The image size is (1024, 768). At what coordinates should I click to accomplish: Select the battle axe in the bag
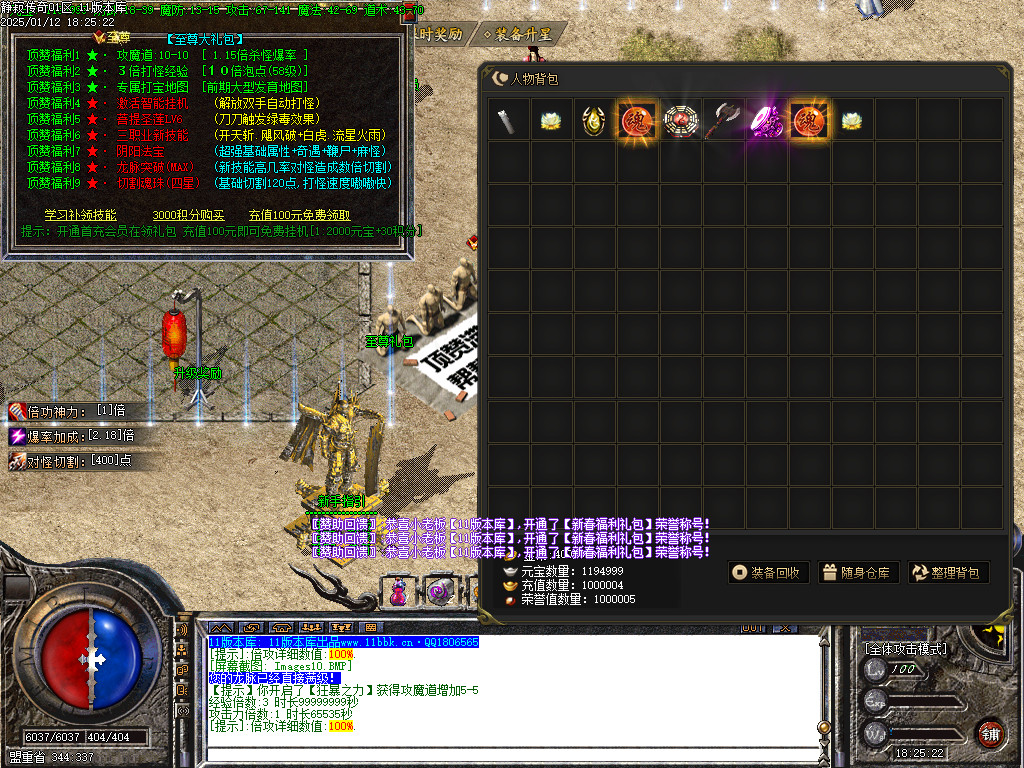(x=722, y=121)
